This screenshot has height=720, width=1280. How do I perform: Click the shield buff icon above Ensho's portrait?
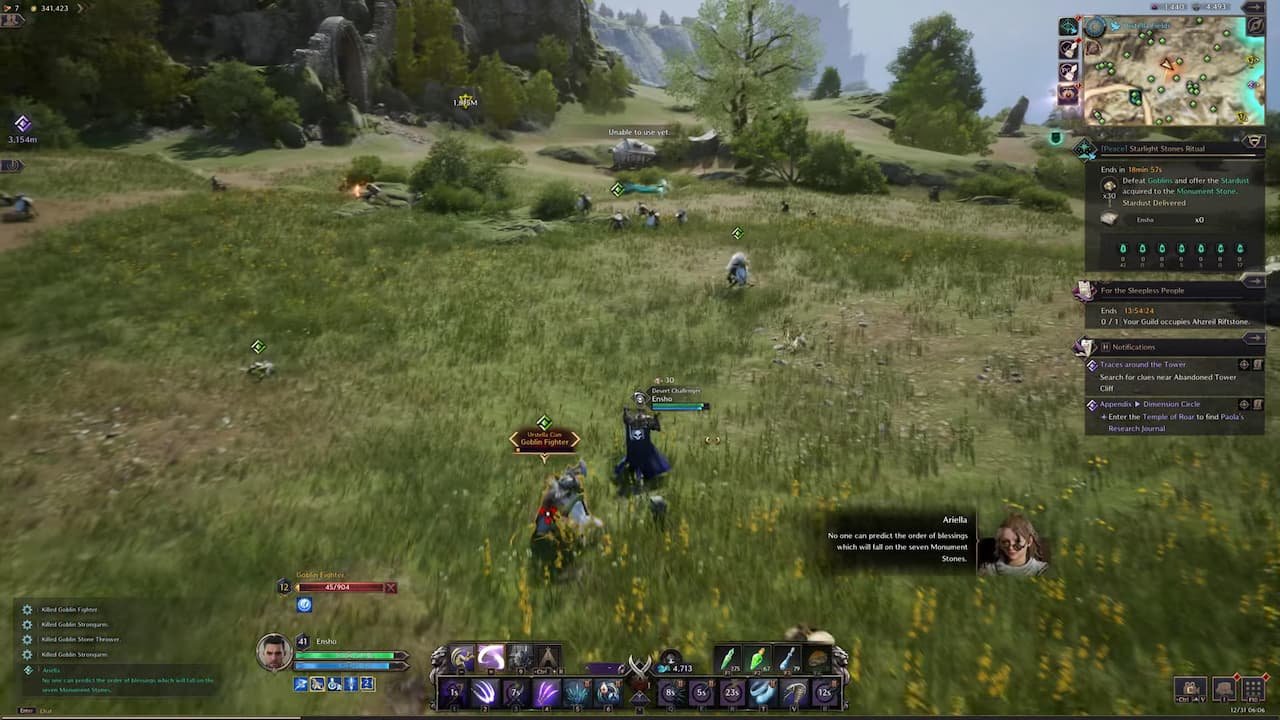pos(303,604)
